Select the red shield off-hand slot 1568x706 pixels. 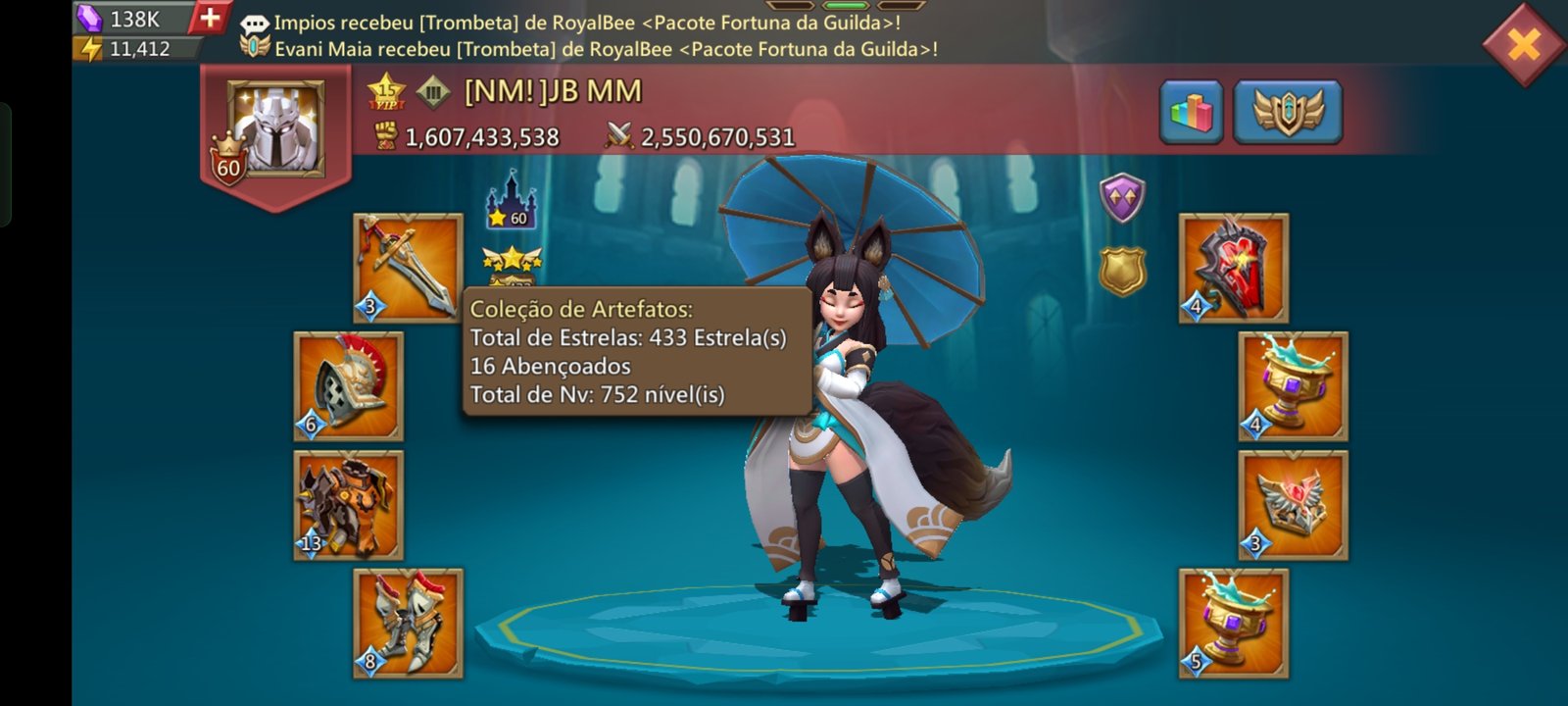tap(1233, 267)
